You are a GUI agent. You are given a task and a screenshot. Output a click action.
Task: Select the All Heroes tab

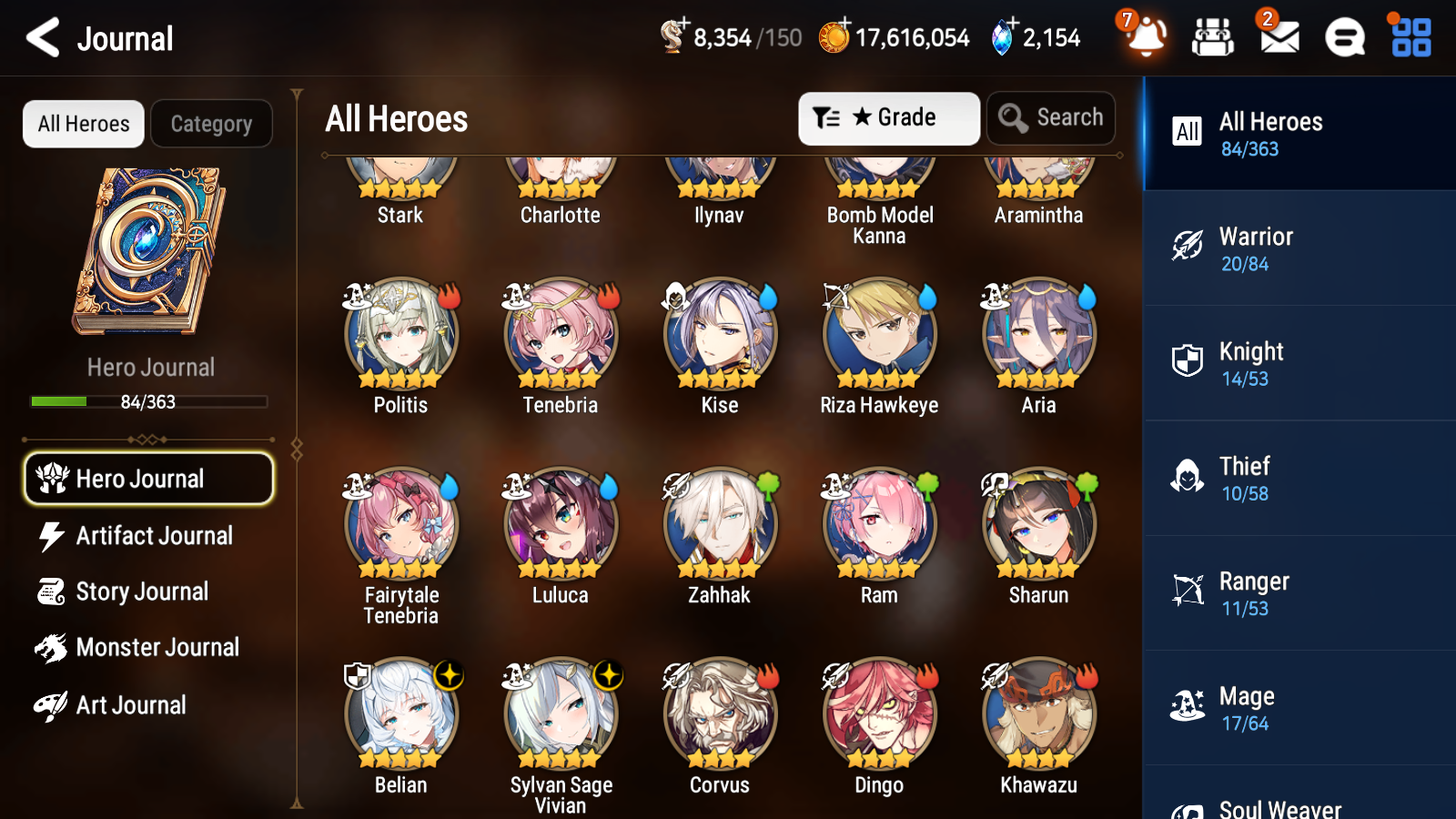click(83, 124)
